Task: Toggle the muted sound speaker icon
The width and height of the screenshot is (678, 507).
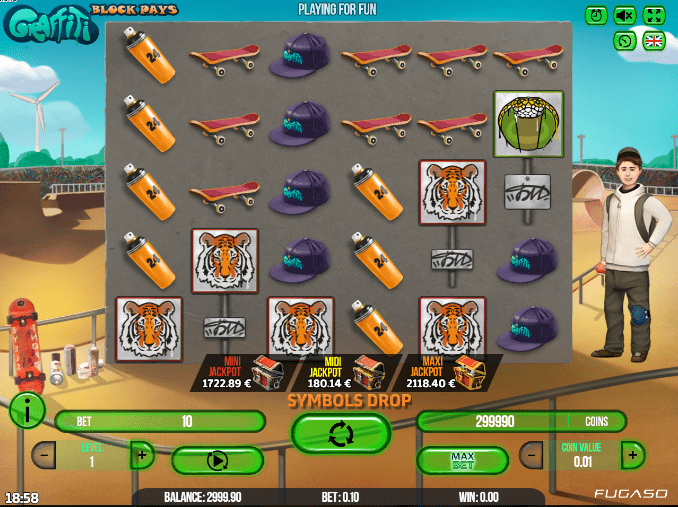Action: [x=625, y=15]
